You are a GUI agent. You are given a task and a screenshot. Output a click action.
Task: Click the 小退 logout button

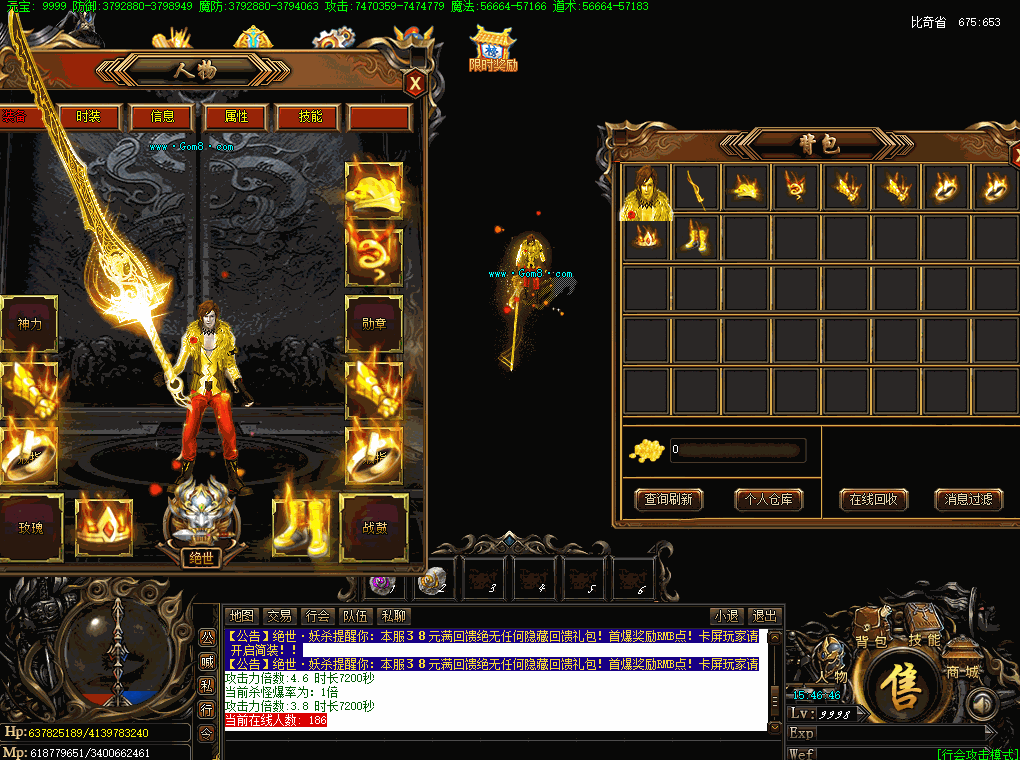726,616
